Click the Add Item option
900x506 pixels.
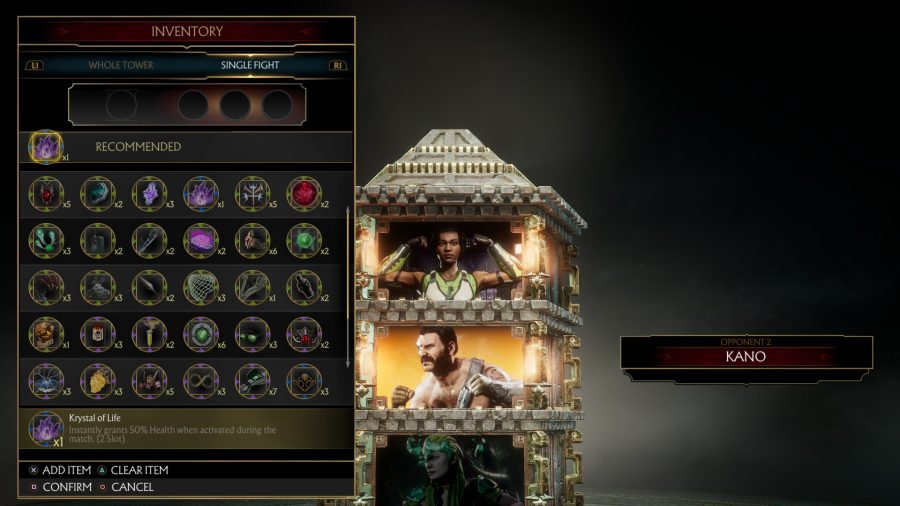click(x=61, y=470)
